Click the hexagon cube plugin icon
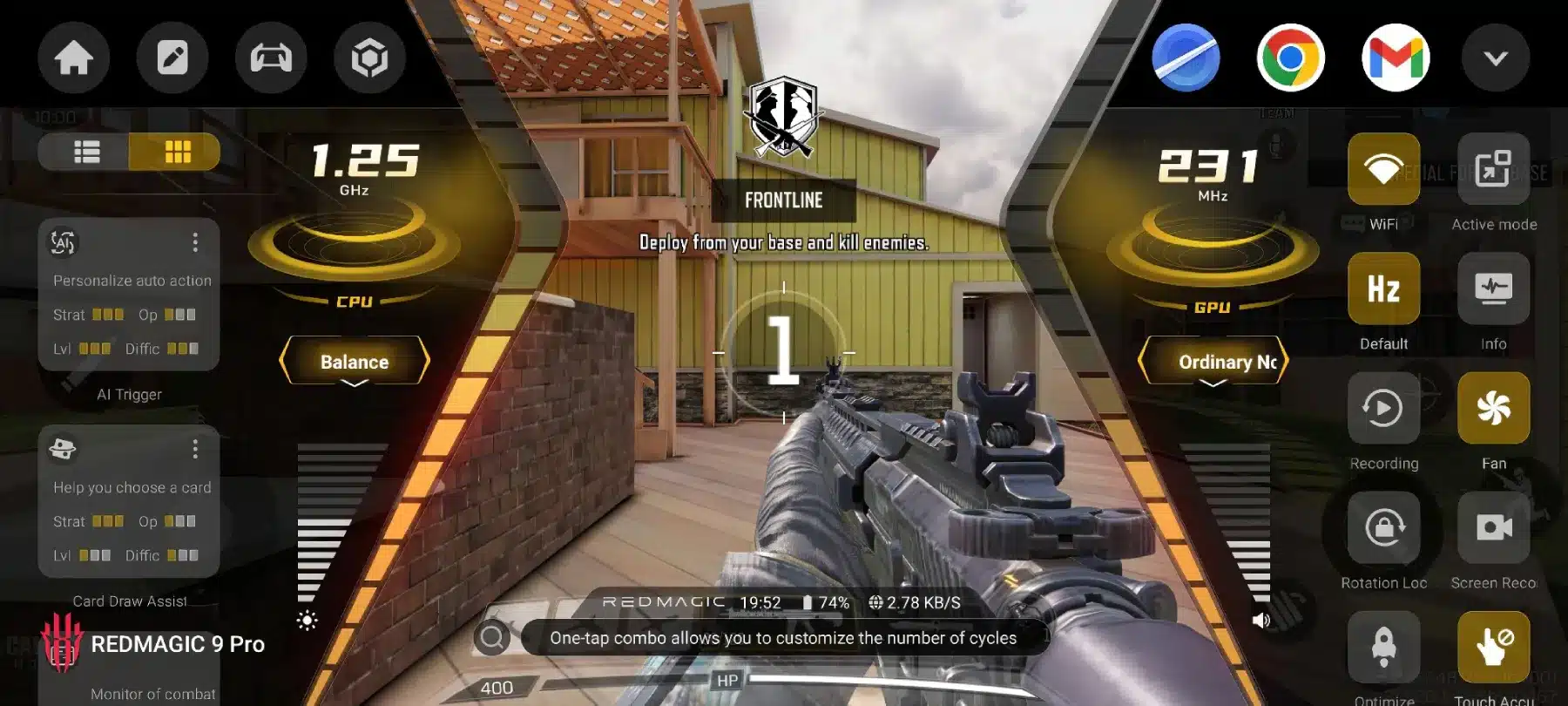 pos(369,58)
